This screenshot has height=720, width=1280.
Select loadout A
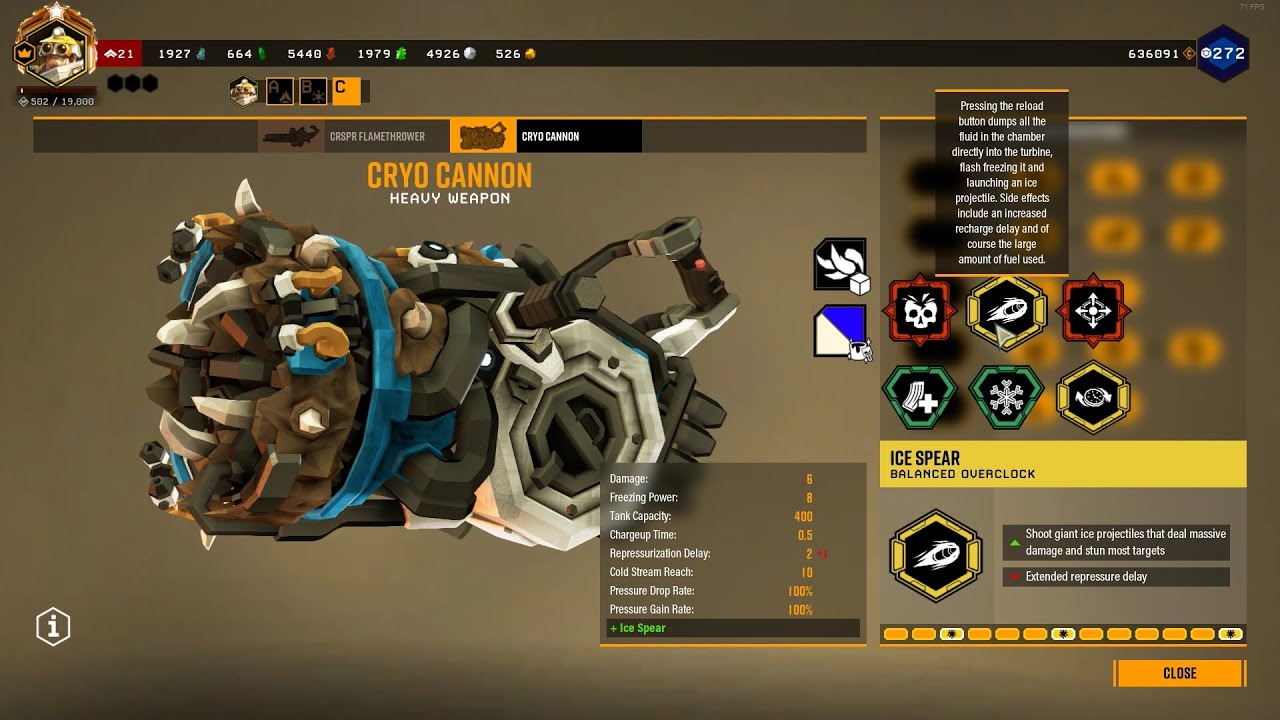277,91
